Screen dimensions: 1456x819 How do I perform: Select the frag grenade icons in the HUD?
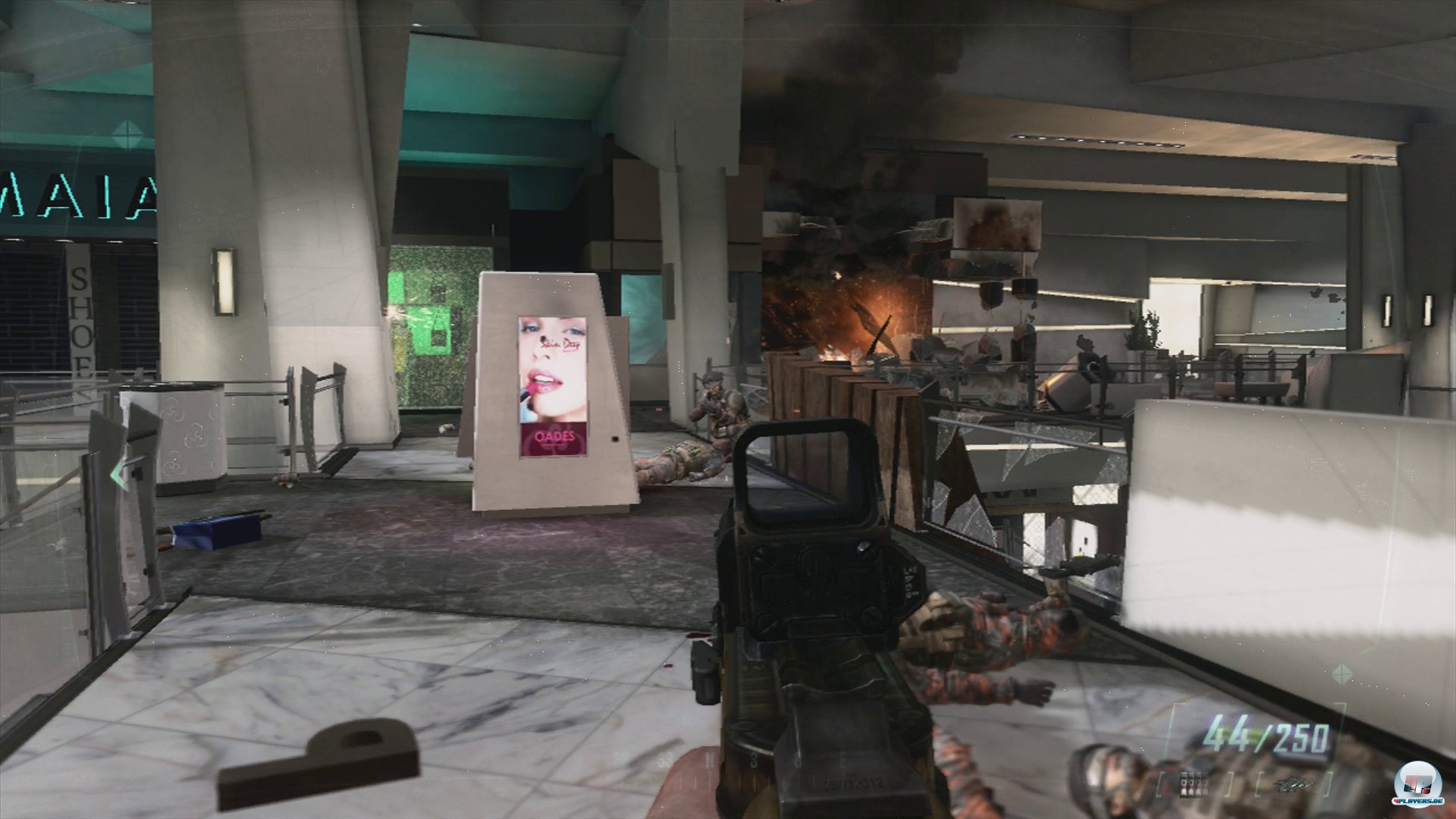click(x=1191, y=785)
